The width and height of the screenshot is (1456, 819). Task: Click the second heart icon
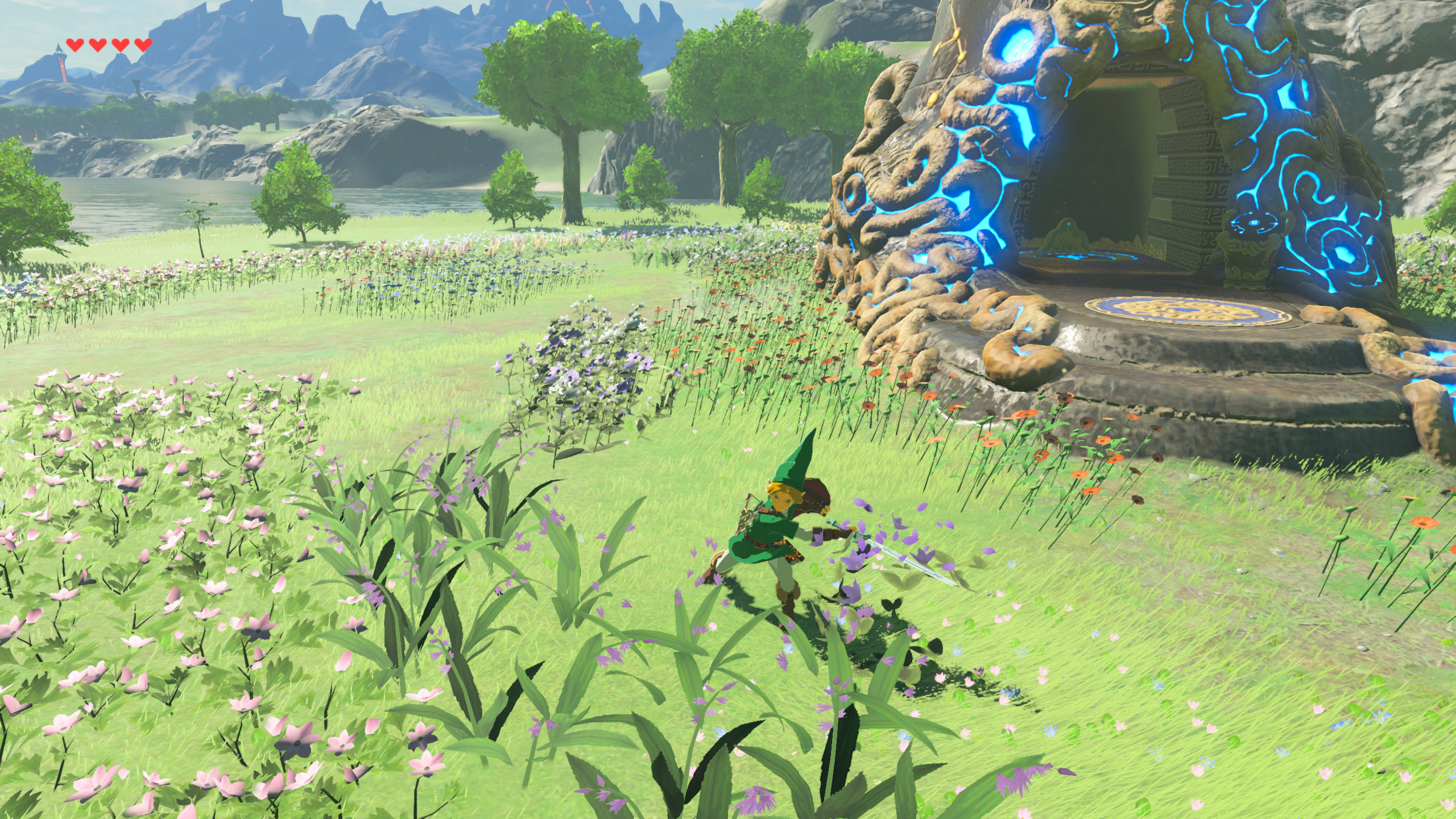(98, 45)
